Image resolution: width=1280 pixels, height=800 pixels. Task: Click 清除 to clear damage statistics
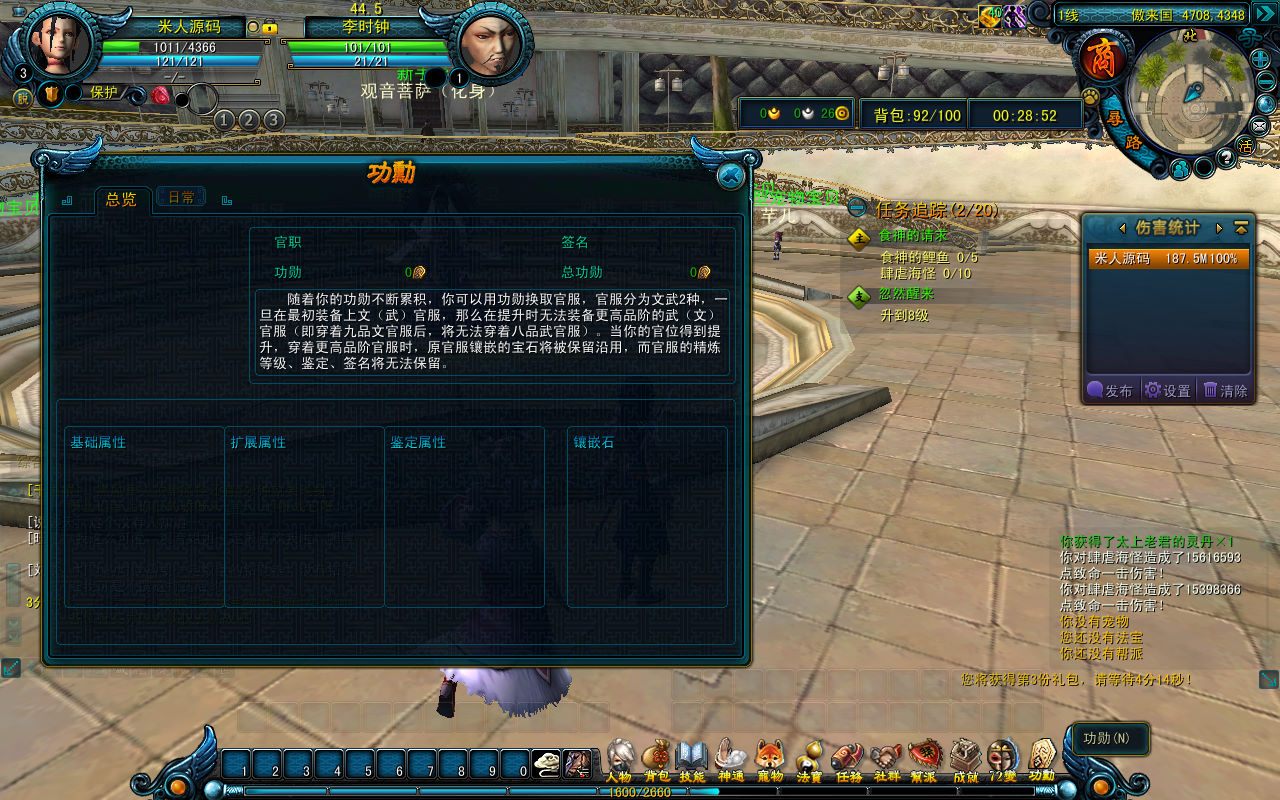pyautogui.click(x=1226, y=391)
